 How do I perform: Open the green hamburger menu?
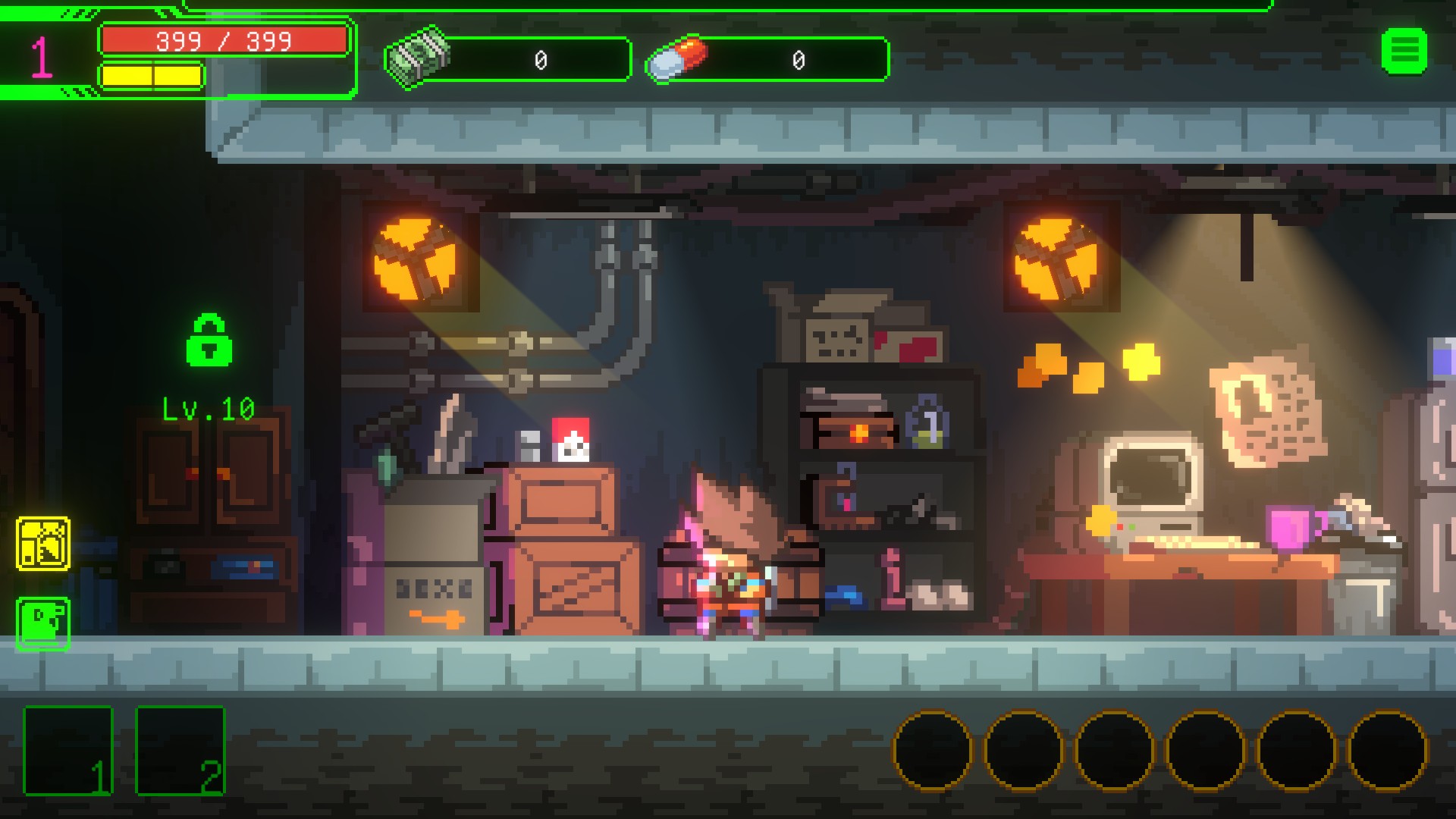click(1404, 52)
